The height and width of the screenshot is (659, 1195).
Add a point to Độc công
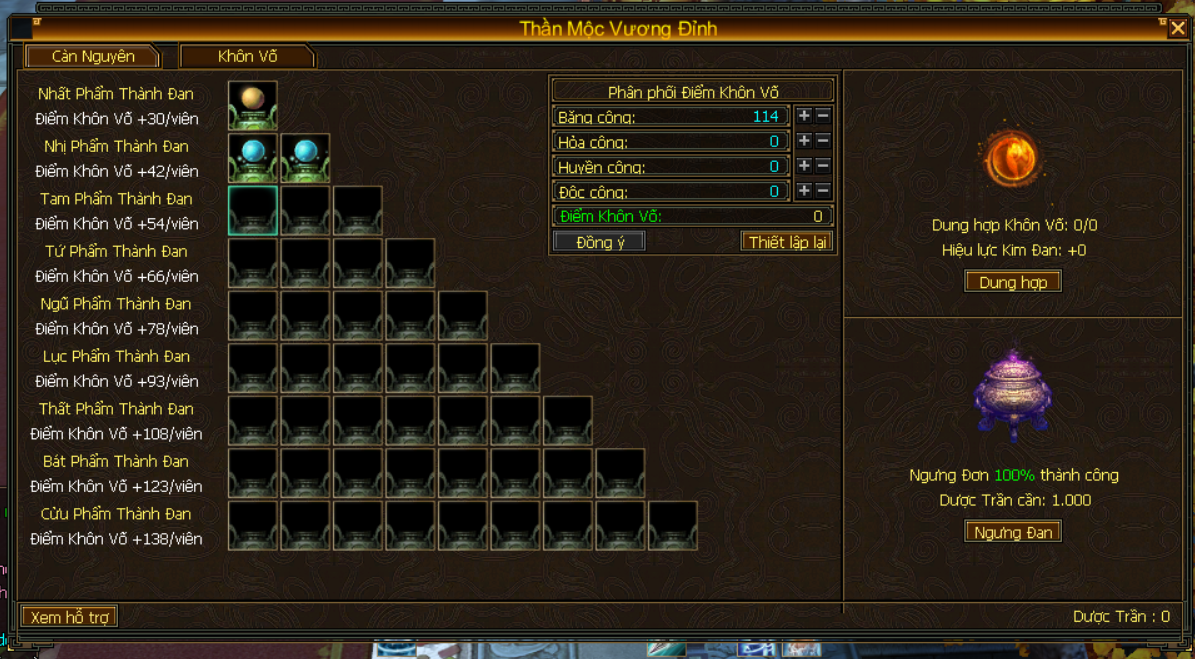804,190
